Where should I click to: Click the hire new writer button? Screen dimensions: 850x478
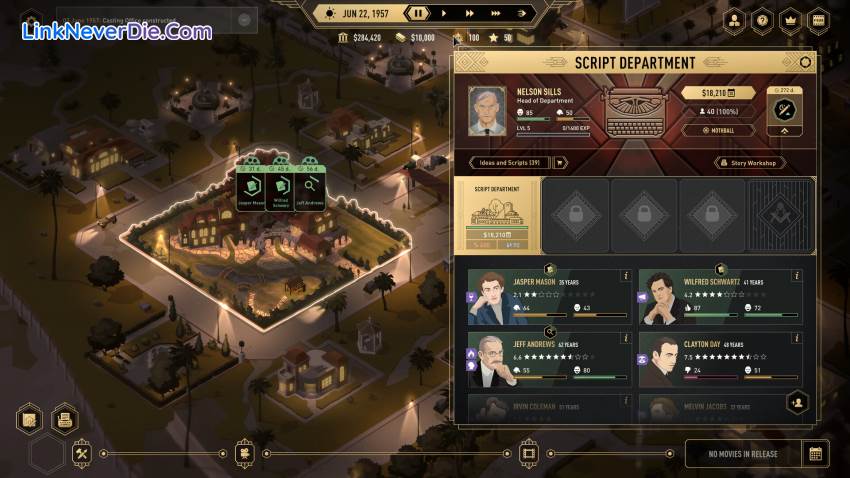tap(798, 402)
